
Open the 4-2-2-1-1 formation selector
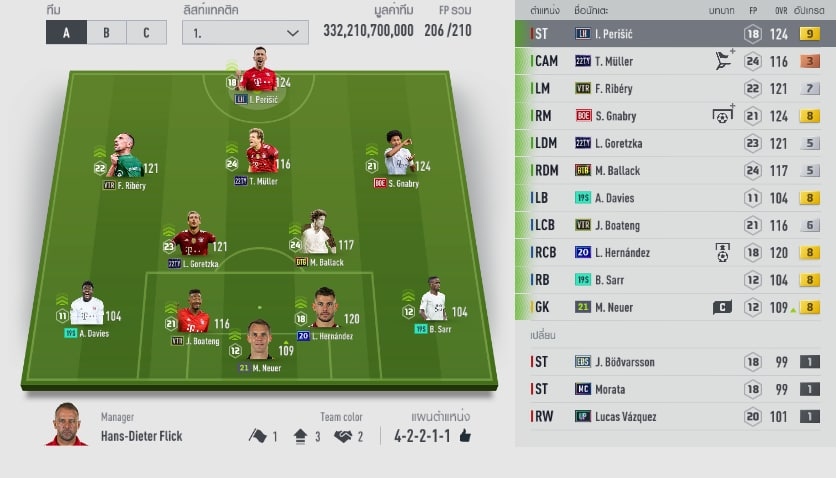(432, 436)
